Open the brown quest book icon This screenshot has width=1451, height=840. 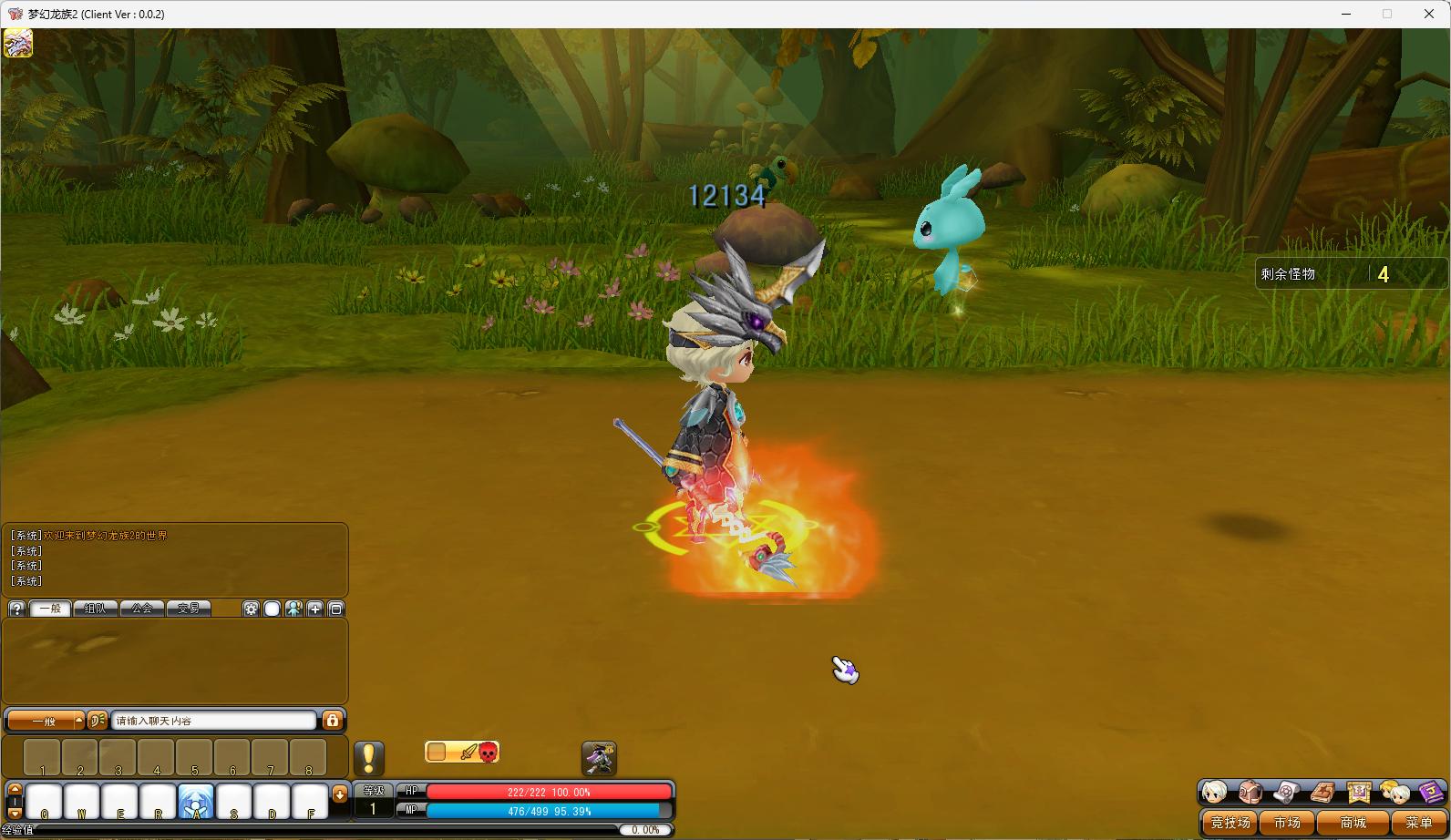1322,792
